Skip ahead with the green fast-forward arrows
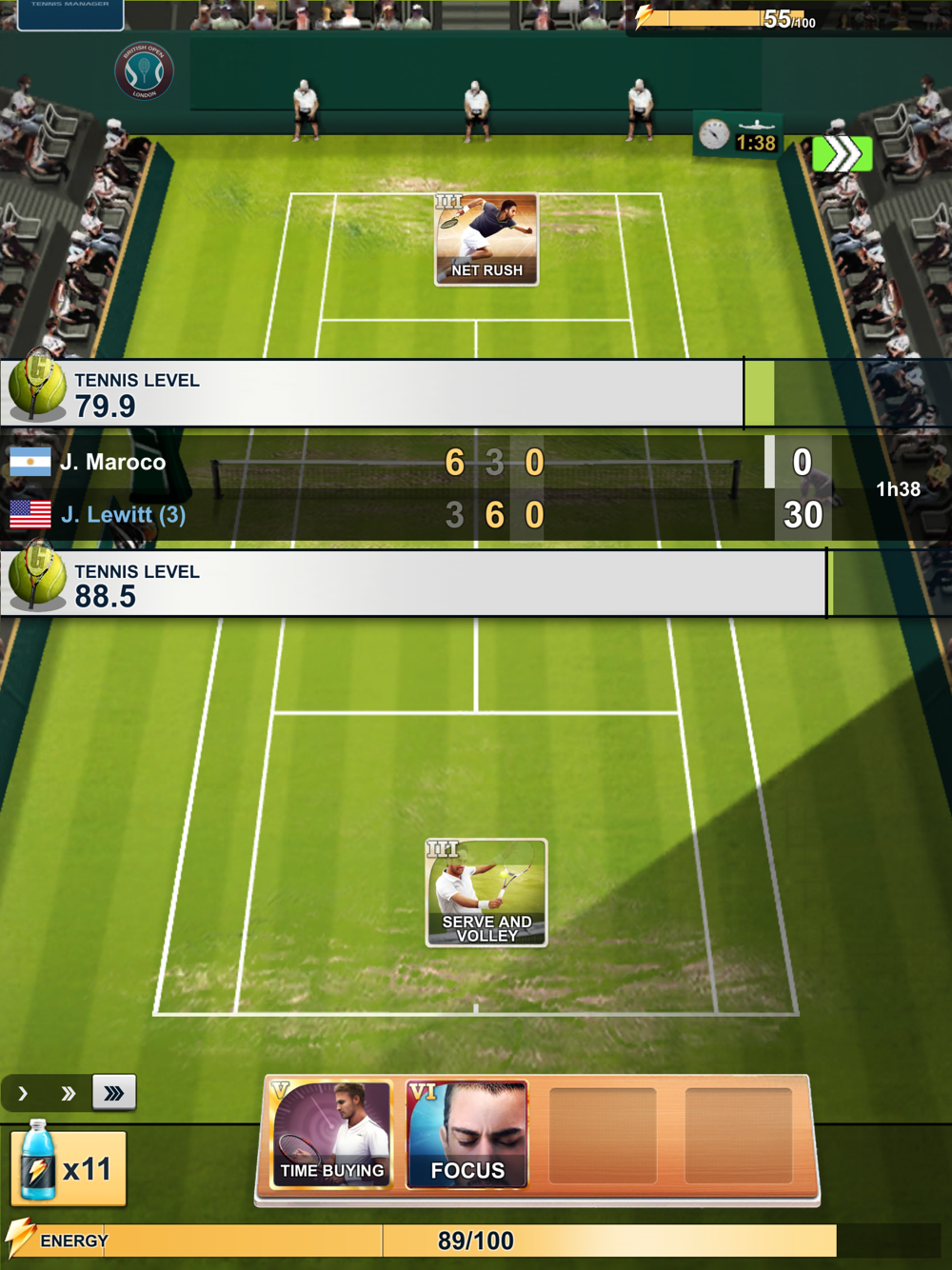Screen dimensions: 952x1270 coord(843,154)
